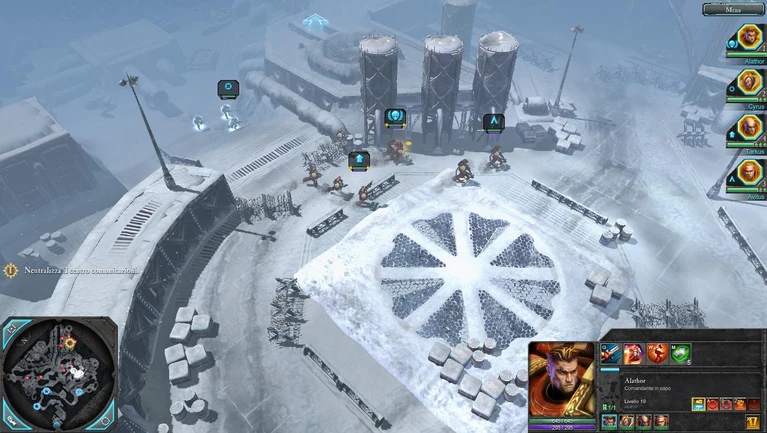The image size is (767, 433).
Task: Click the minimap's bottom-right corner button
Action: 107,421
